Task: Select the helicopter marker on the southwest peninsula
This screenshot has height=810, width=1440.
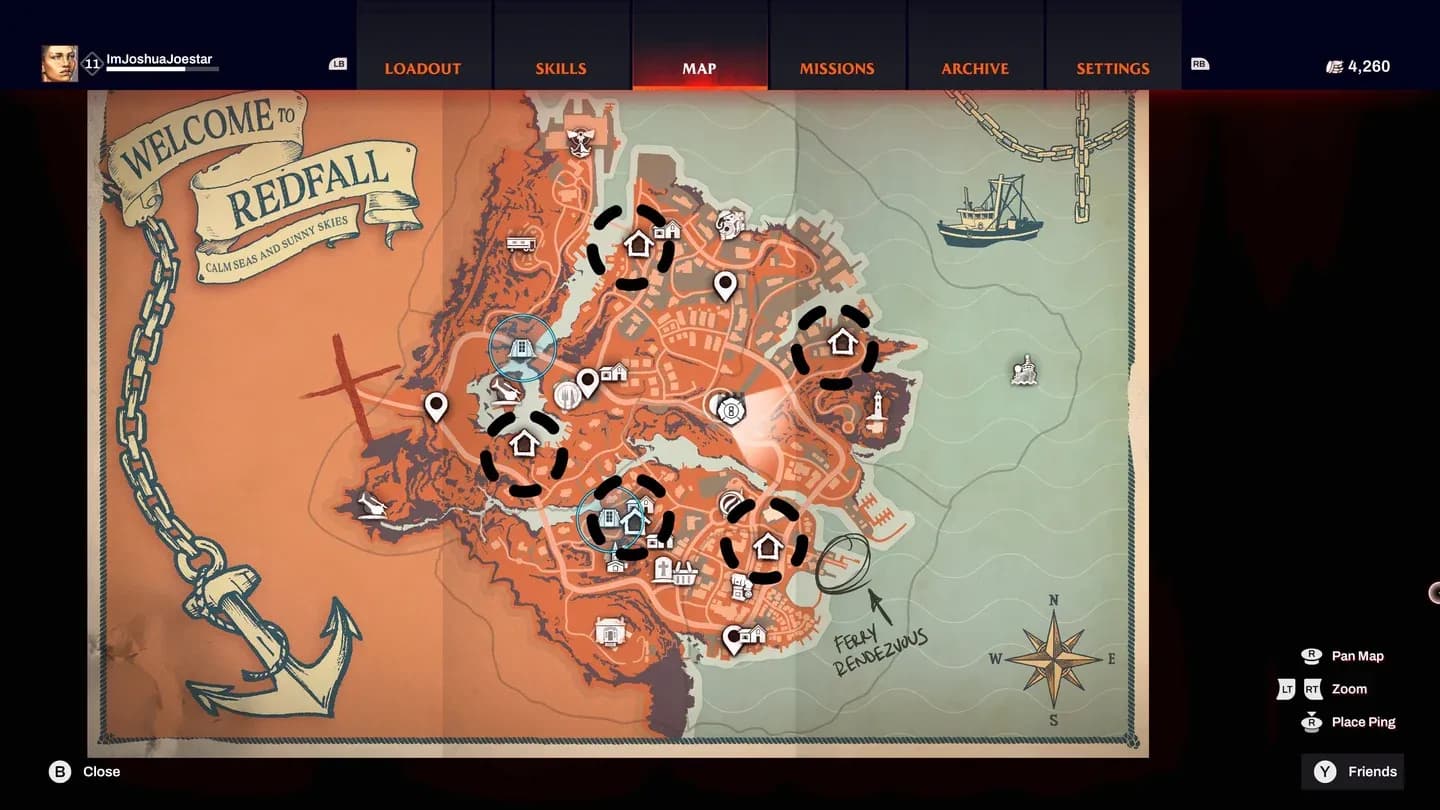Action: pyautogui.click(x=374, y=506)
